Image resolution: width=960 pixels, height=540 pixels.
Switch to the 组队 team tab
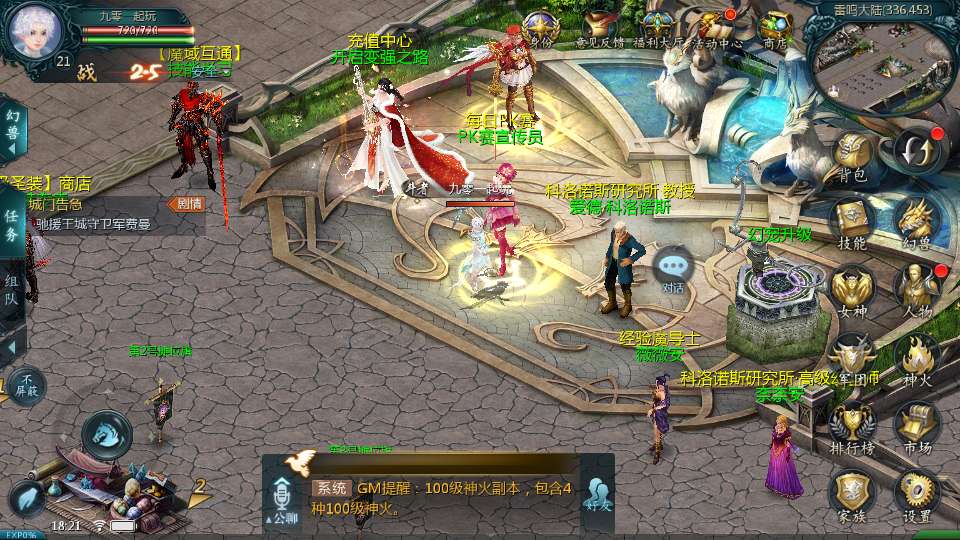coord(12,291)
